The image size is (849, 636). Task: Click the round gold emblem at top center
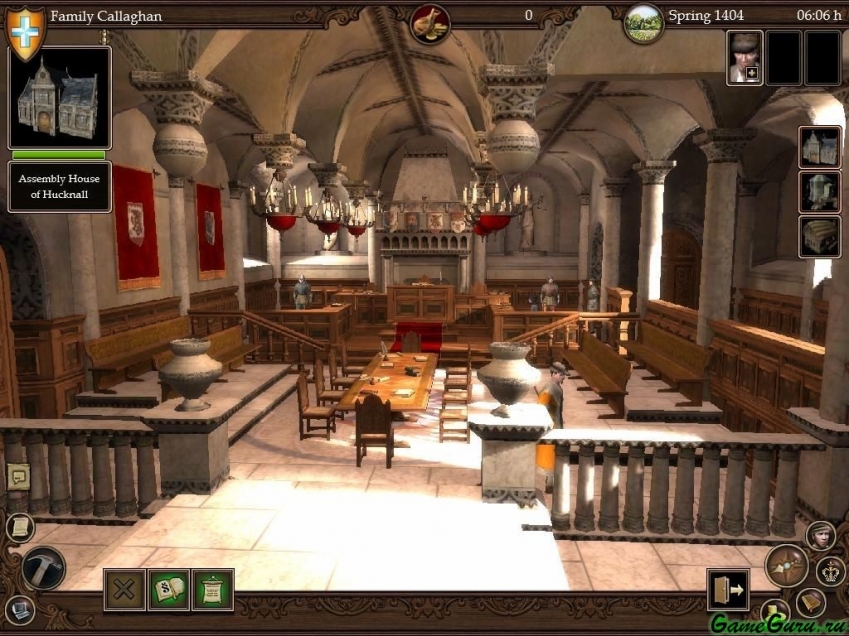click(x=429, y=22)
